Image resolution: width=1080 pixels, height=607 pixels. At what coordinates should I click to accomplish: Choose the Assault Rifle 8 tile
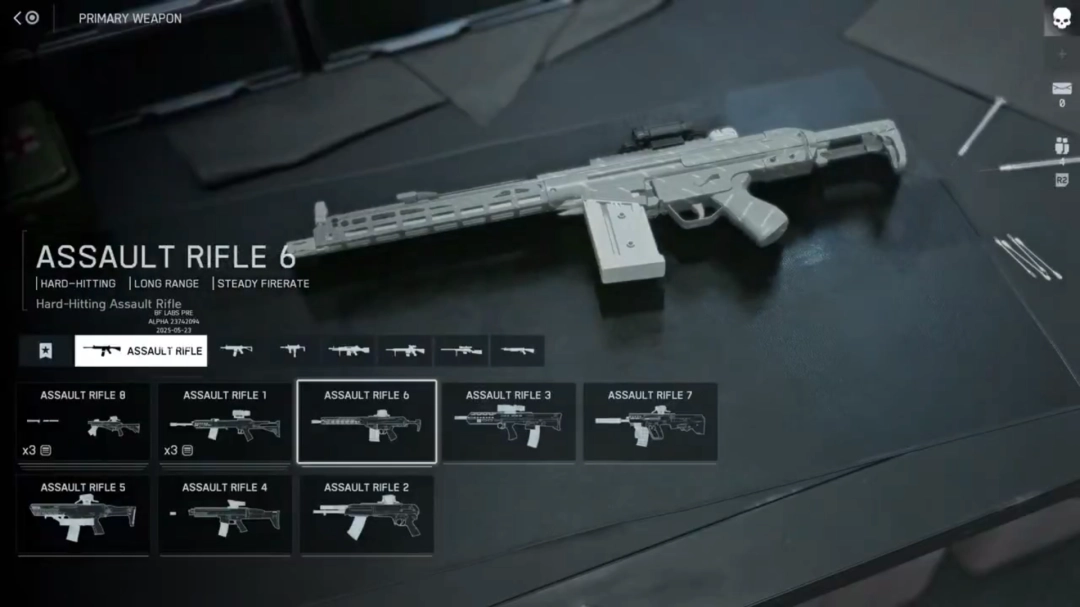pyautogui.click(x=83, y=422)
